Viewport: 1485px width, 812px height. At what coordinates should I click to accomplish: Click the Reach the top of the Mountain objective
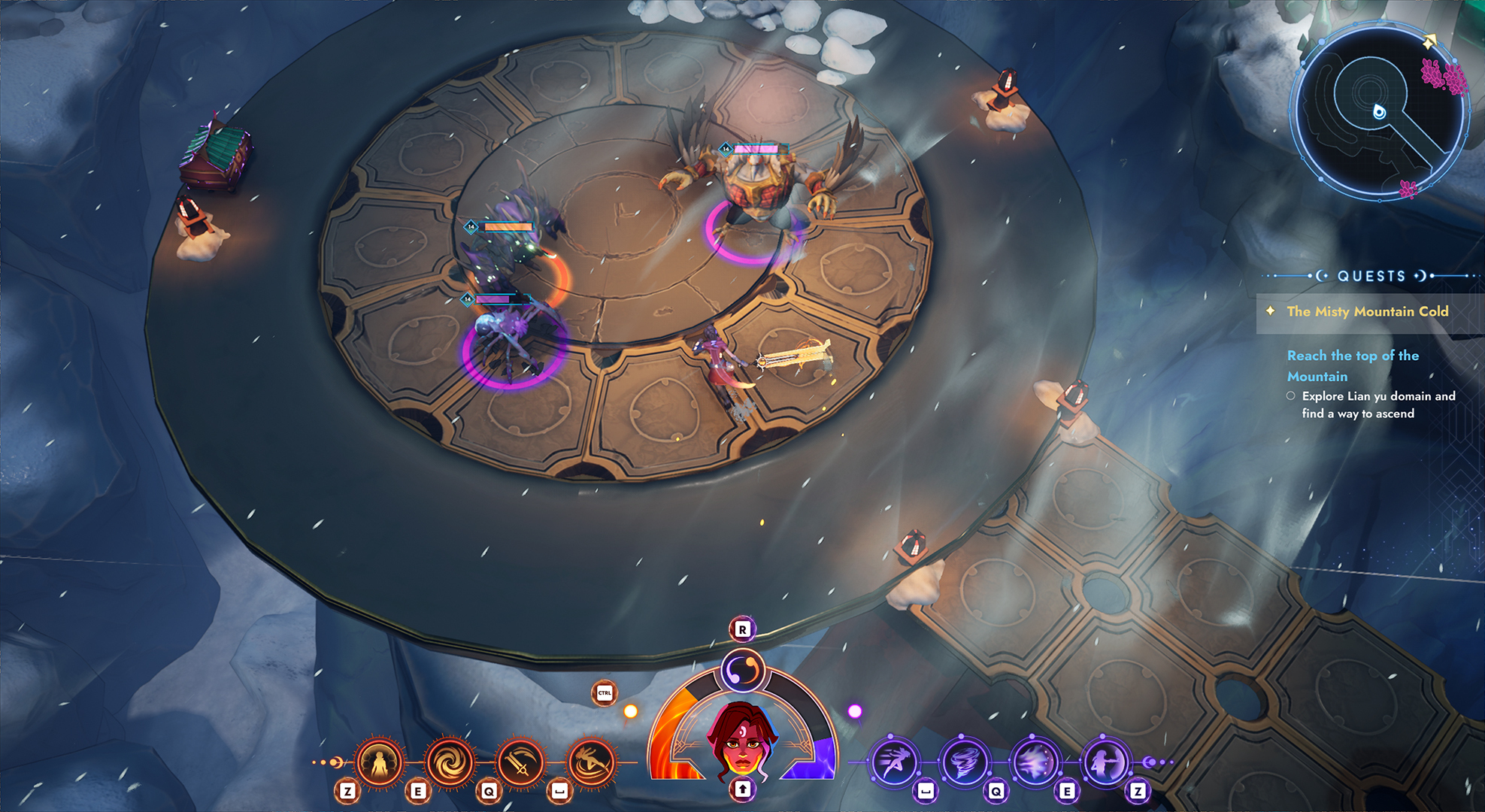coord(1352,365)
